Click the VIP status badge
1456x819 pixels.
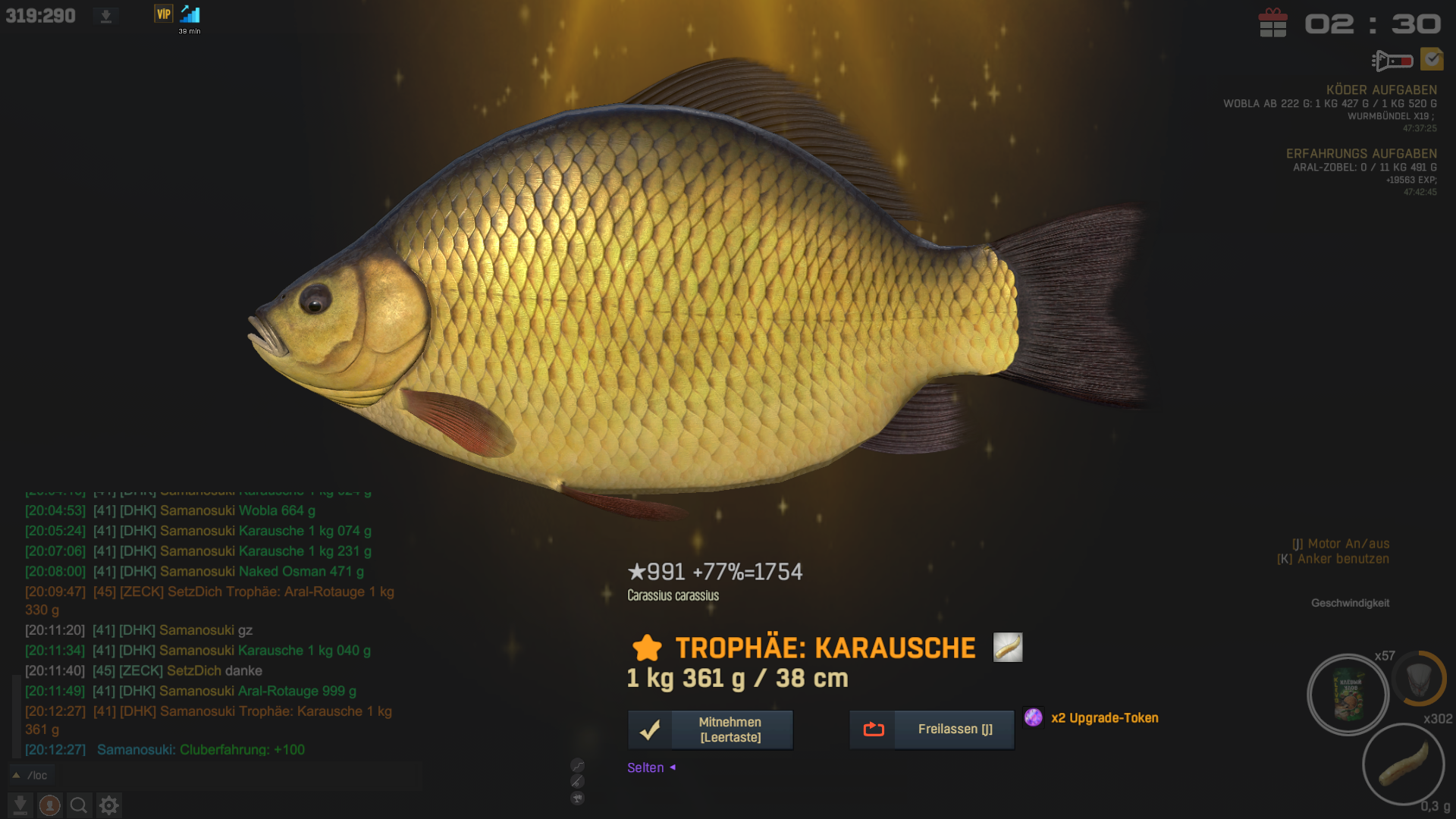click(x=164, y=14)
